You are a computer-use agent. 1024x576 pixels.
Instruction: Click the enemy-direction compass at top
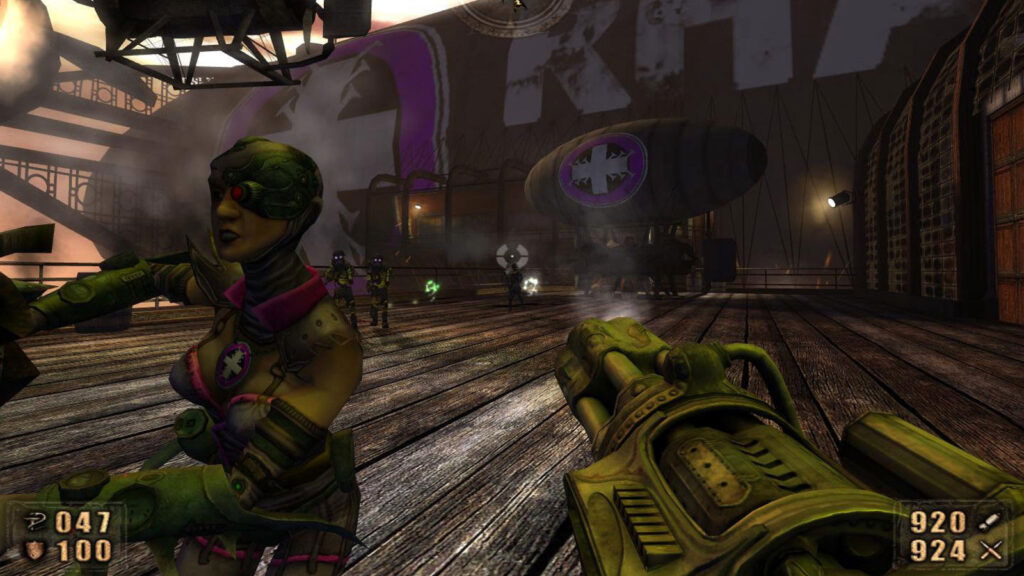click(513, 12)
